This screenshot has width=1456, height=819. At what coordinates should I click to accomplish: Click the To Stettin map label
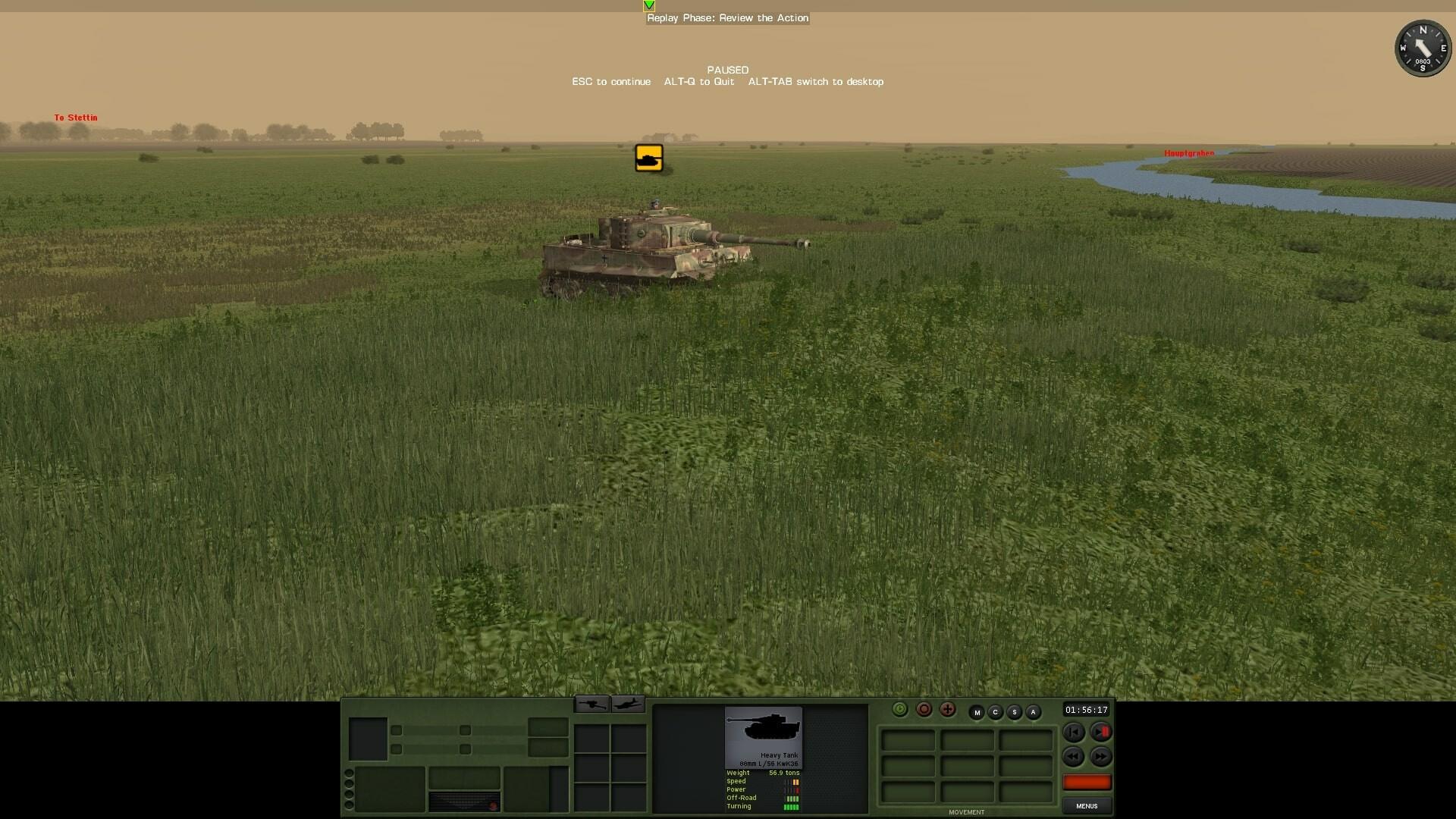point(75,118)
